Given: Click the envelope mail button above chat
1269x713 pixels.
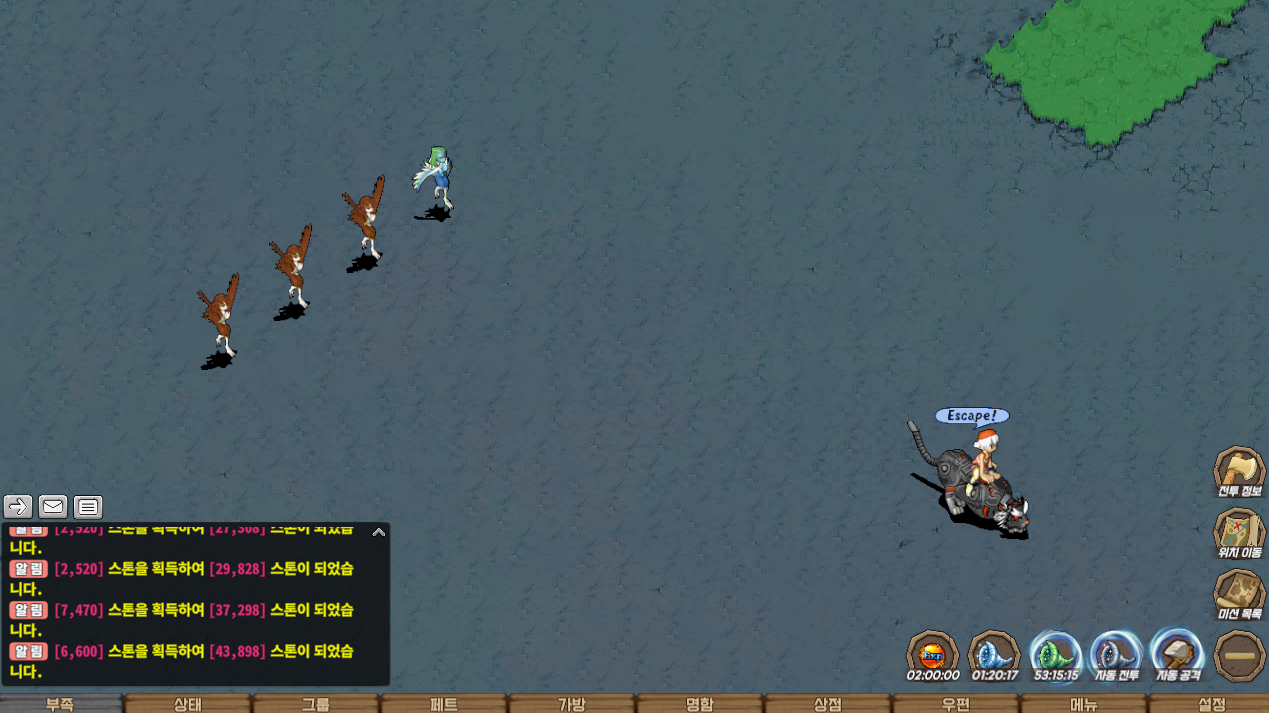Looking at the screenshot, I should [x=53, y=507].
